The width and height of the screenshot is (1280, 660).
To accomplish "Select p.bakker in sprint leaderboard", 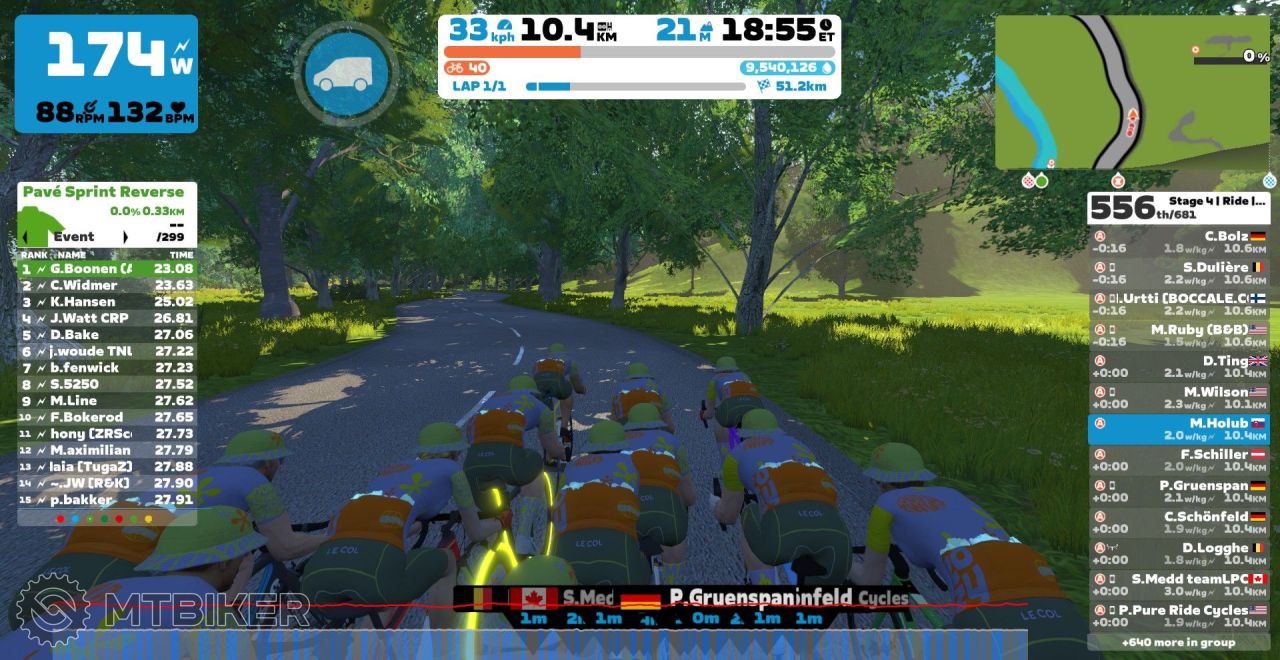I will (107, 499).
